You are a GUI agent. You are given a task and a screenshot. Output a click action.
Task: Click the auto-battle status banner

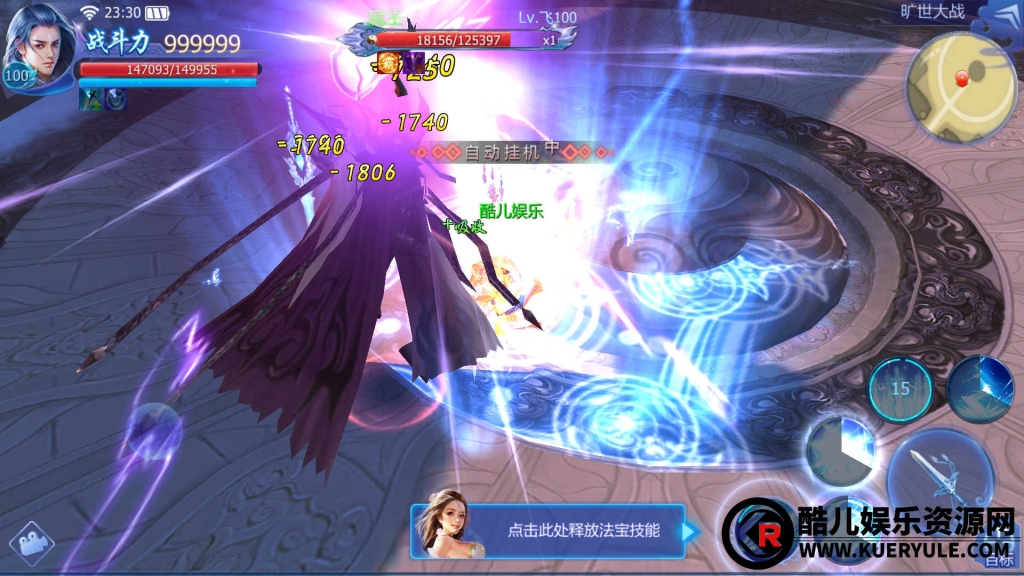[x=512, y=152]
